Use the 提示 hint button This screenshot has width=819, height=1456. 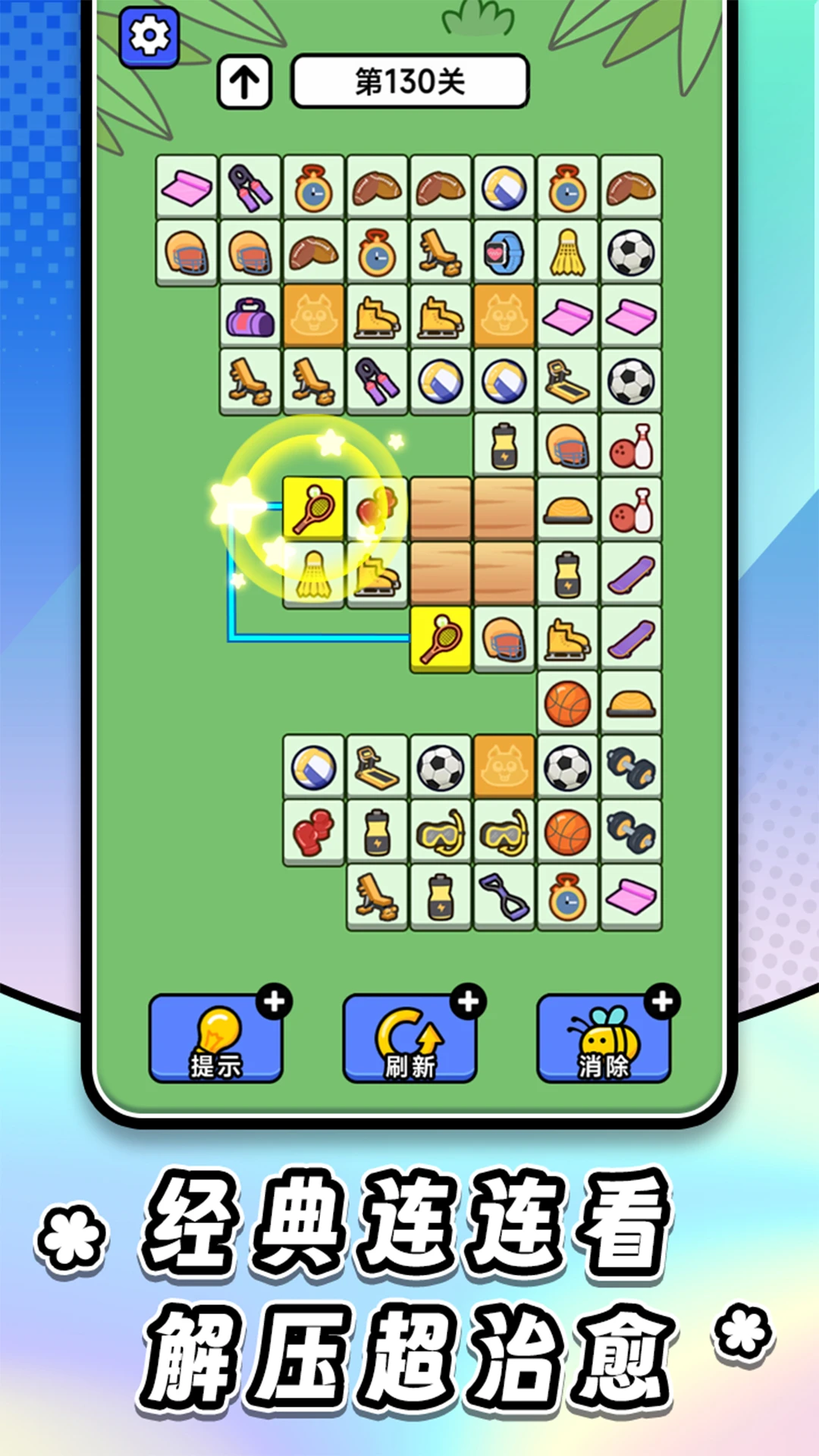tap(215, 1039)
